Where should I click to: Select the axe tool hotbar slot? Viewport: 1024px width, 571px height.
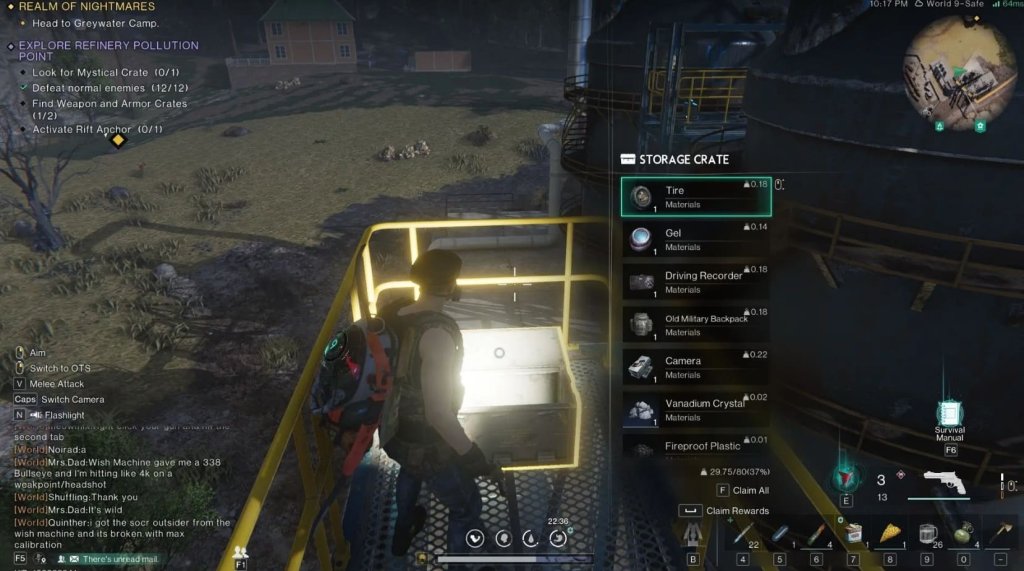coord(1000,533)
